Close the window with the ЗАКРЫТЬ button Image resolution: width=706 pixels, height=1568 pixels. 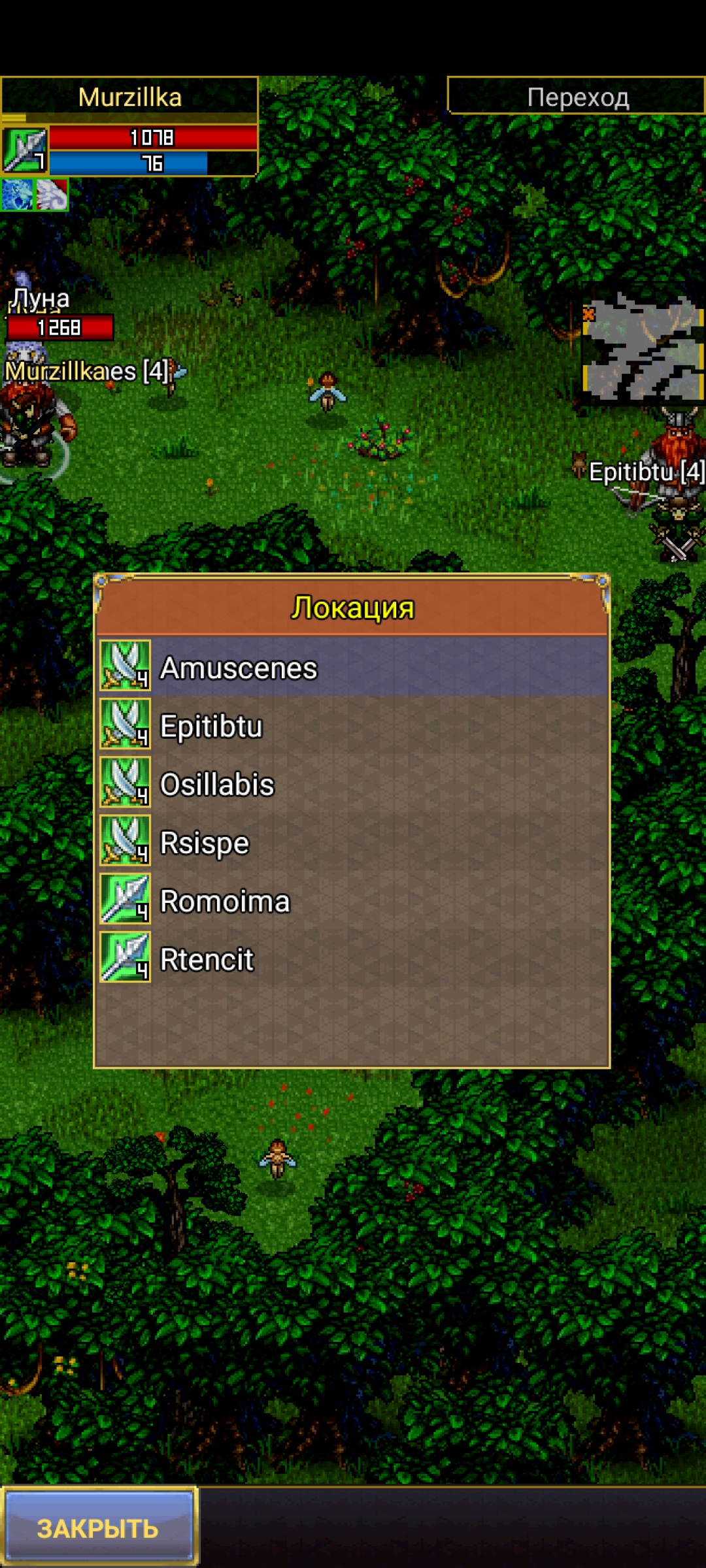point(99,1528)
